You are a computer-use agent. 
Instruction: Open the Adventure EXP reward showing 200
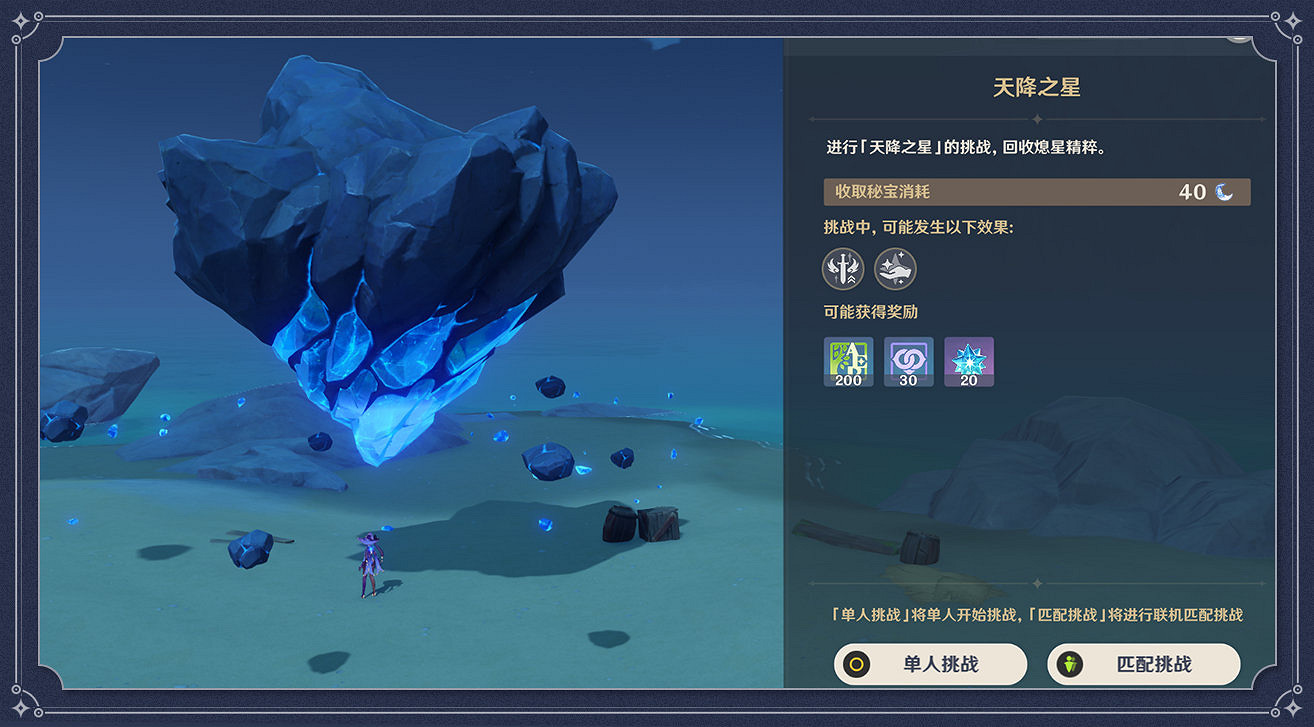click(847, 361)
